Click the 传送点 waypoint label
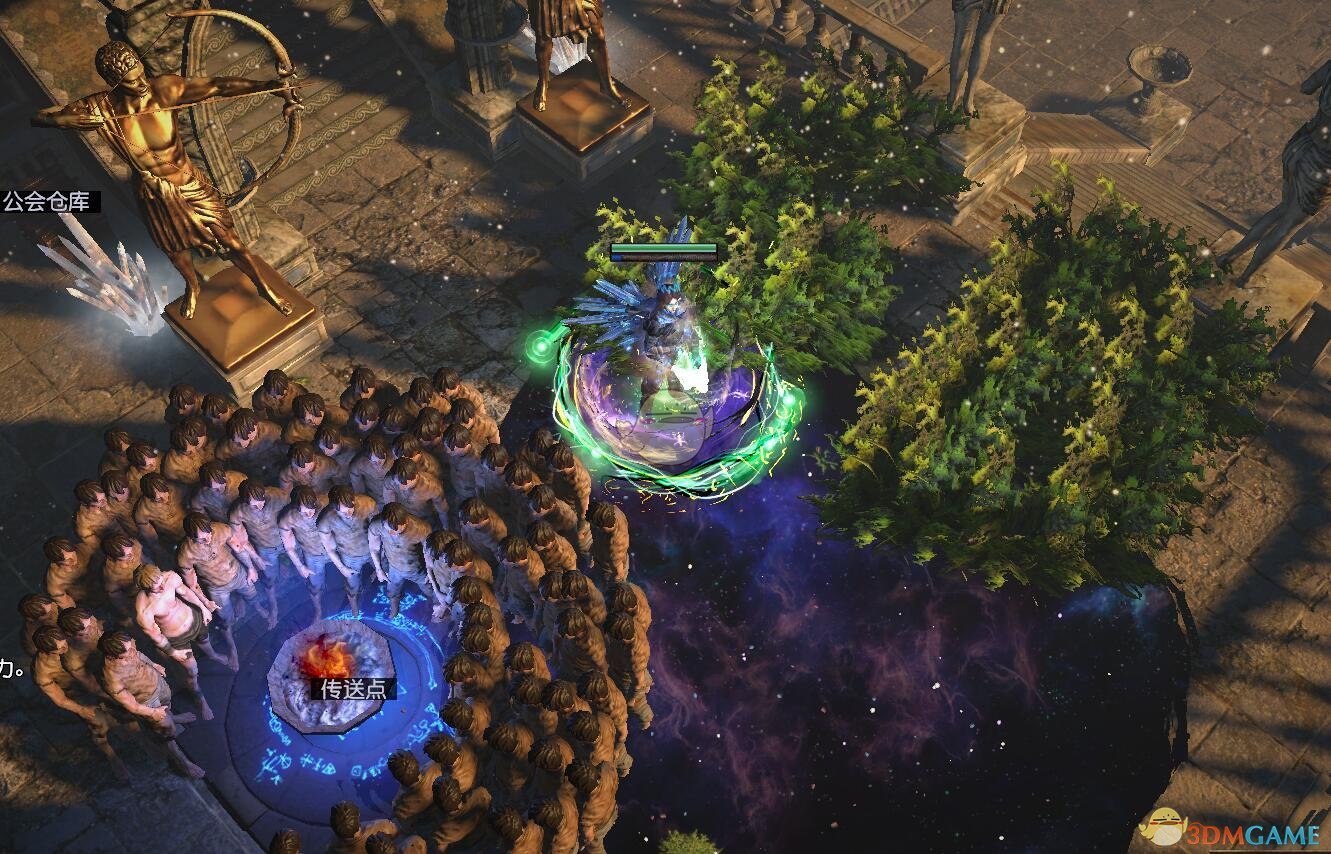1331x854 pixels. [354, 689]
